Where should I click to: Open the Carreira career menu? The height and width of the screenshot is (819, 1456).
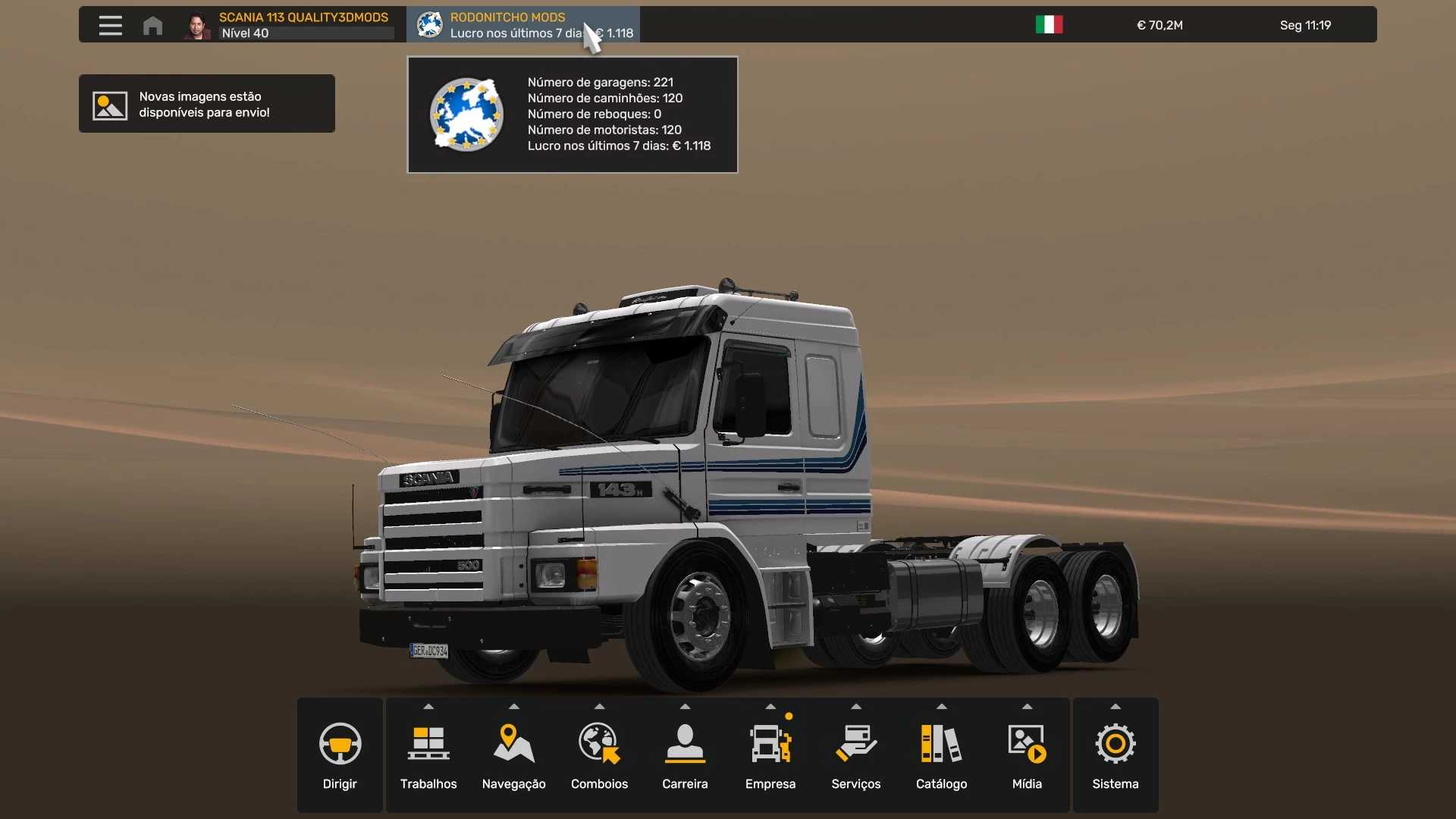click(685, 755)
